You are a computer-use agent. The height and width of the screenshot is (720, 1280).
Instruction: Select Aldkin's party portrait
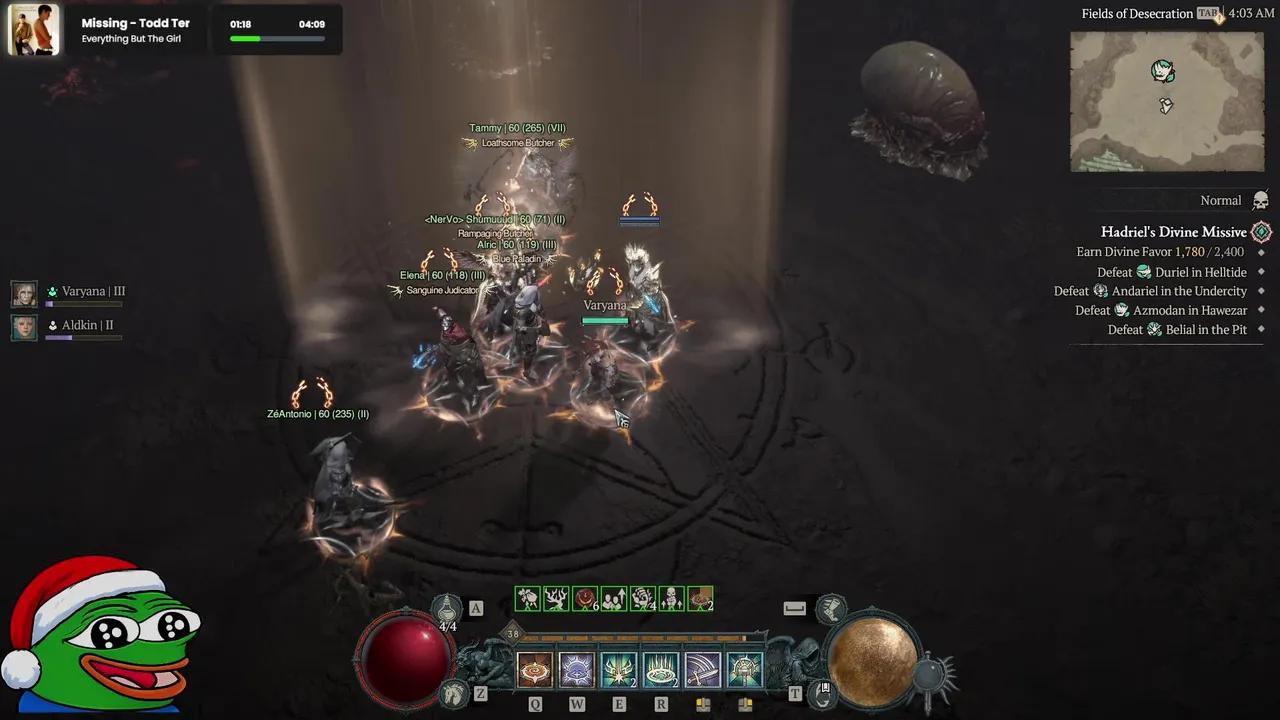[24, 327]
